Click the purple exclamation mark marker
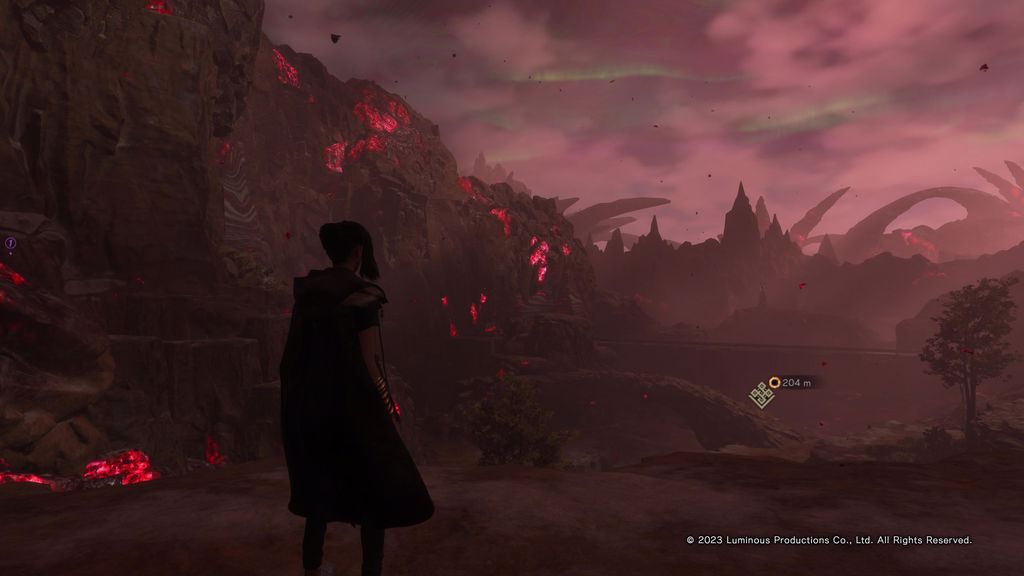The image size is (1024, 576). tap(10, 243)
